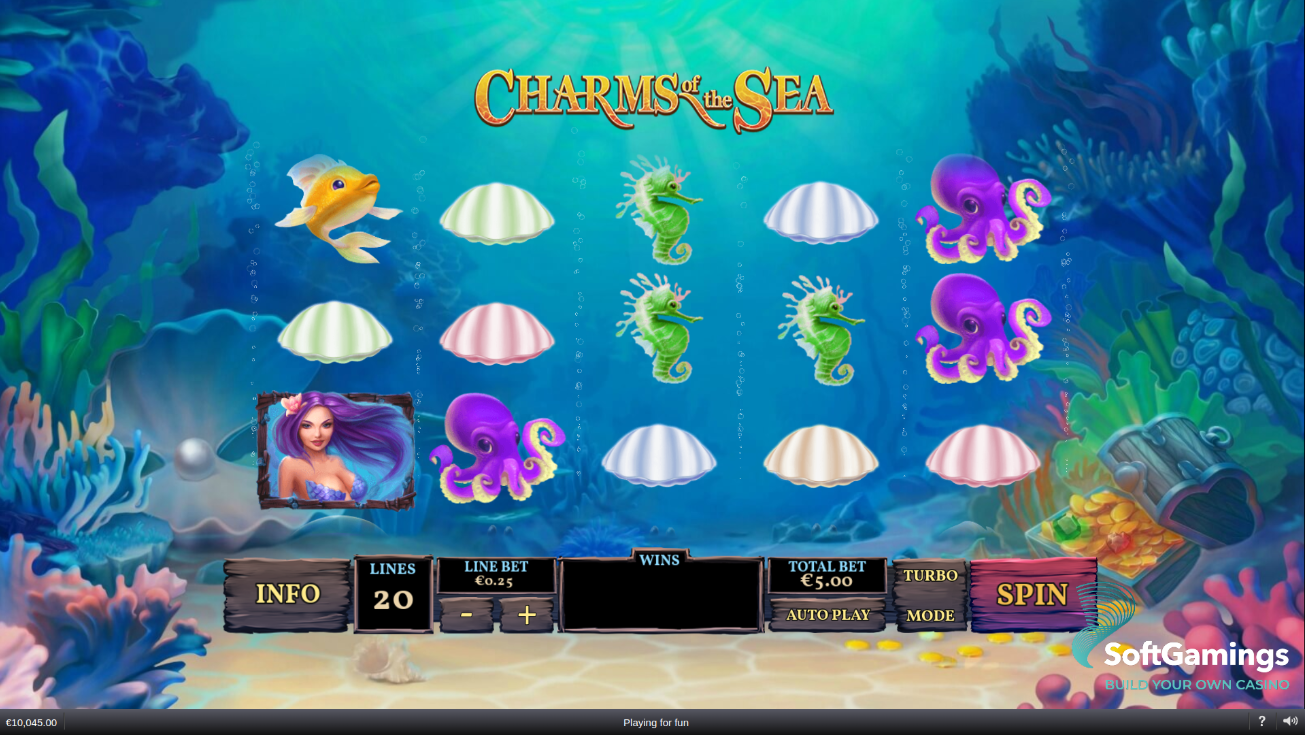Open the Info paytable panel
Screen dimensions: 1305x735
point(287,594)
